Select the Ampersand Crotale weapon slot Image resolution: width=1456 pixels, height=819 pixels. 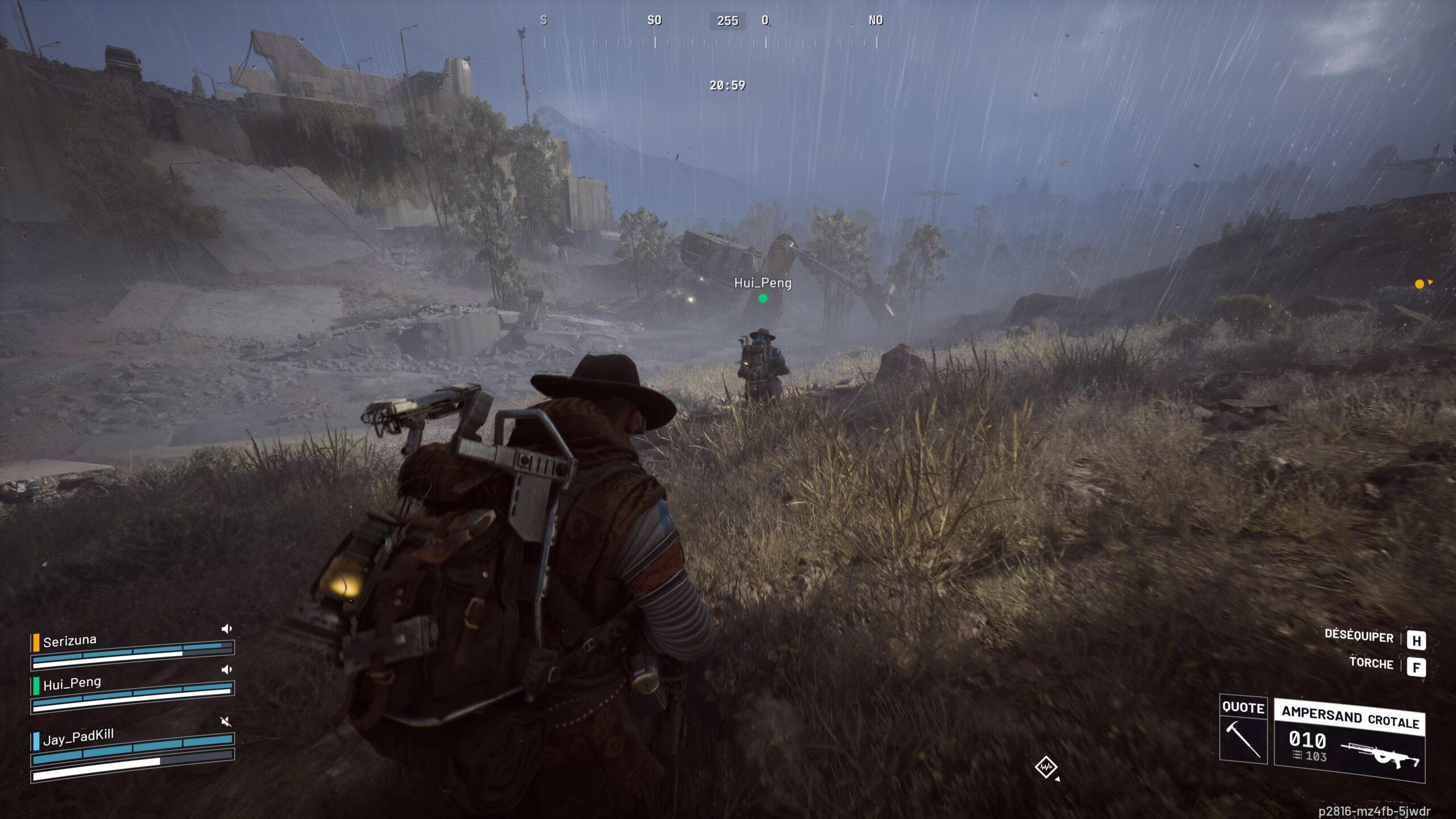[x=1349, y=741]
